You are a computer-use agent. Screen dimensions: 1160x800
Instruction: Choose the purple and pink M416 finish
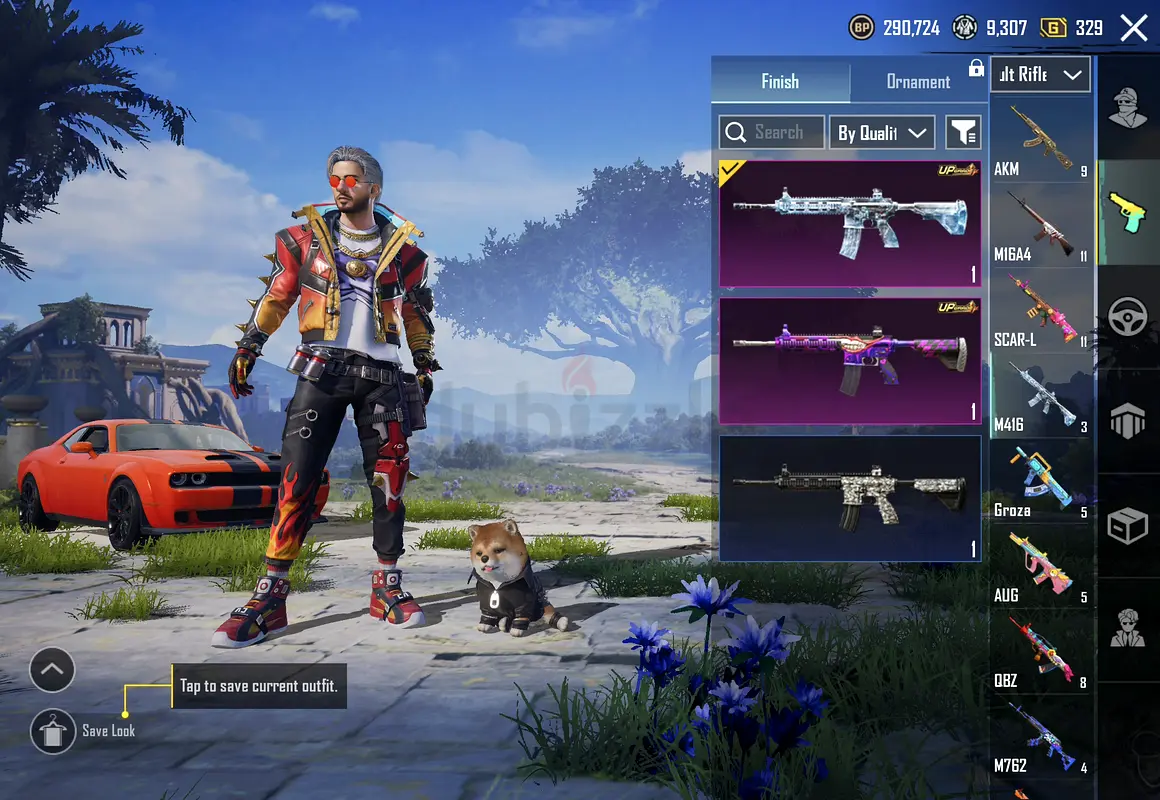tap(849, 360)
